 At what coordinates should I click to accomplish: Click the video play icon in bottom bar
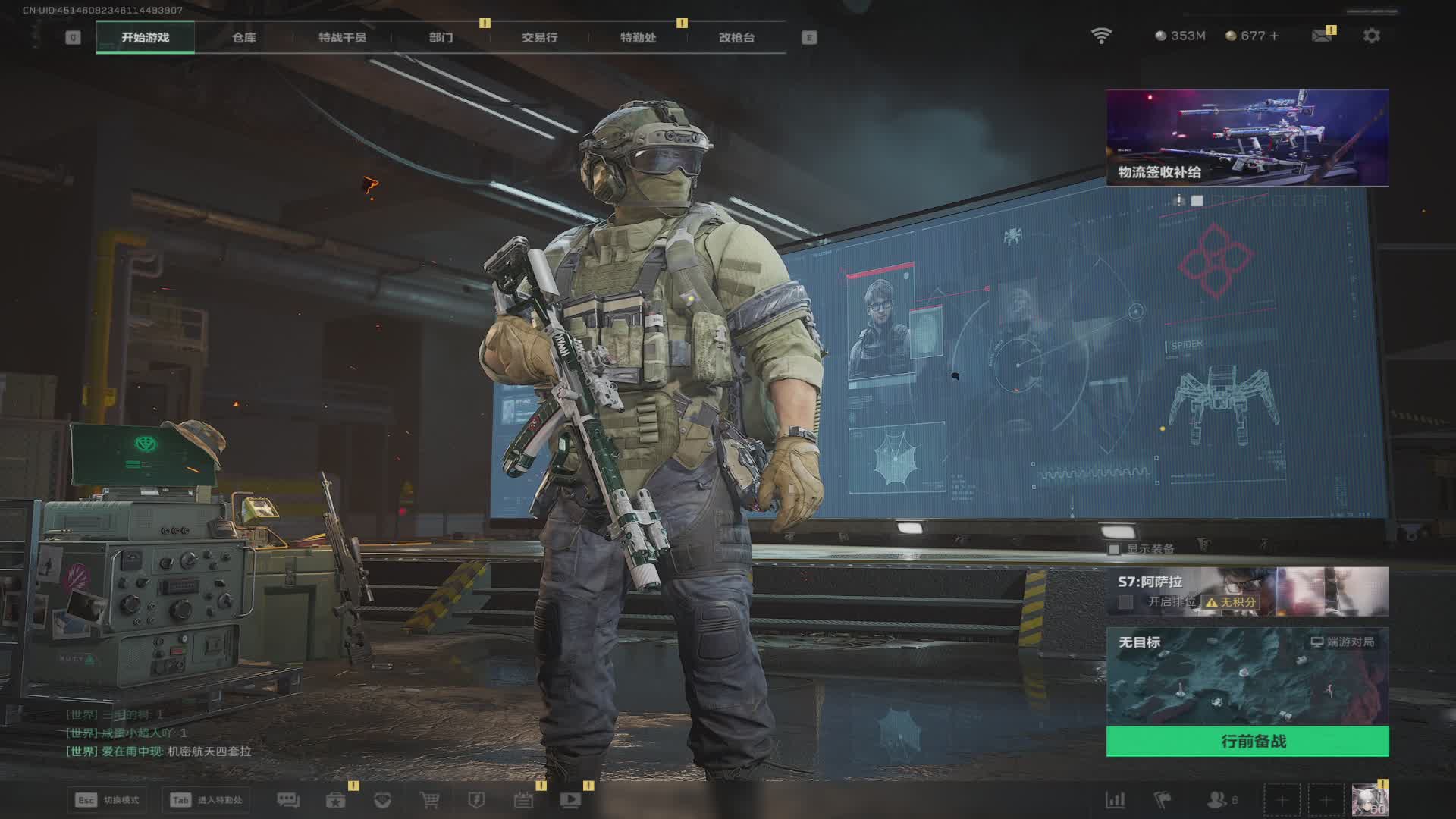click(570, 800)
